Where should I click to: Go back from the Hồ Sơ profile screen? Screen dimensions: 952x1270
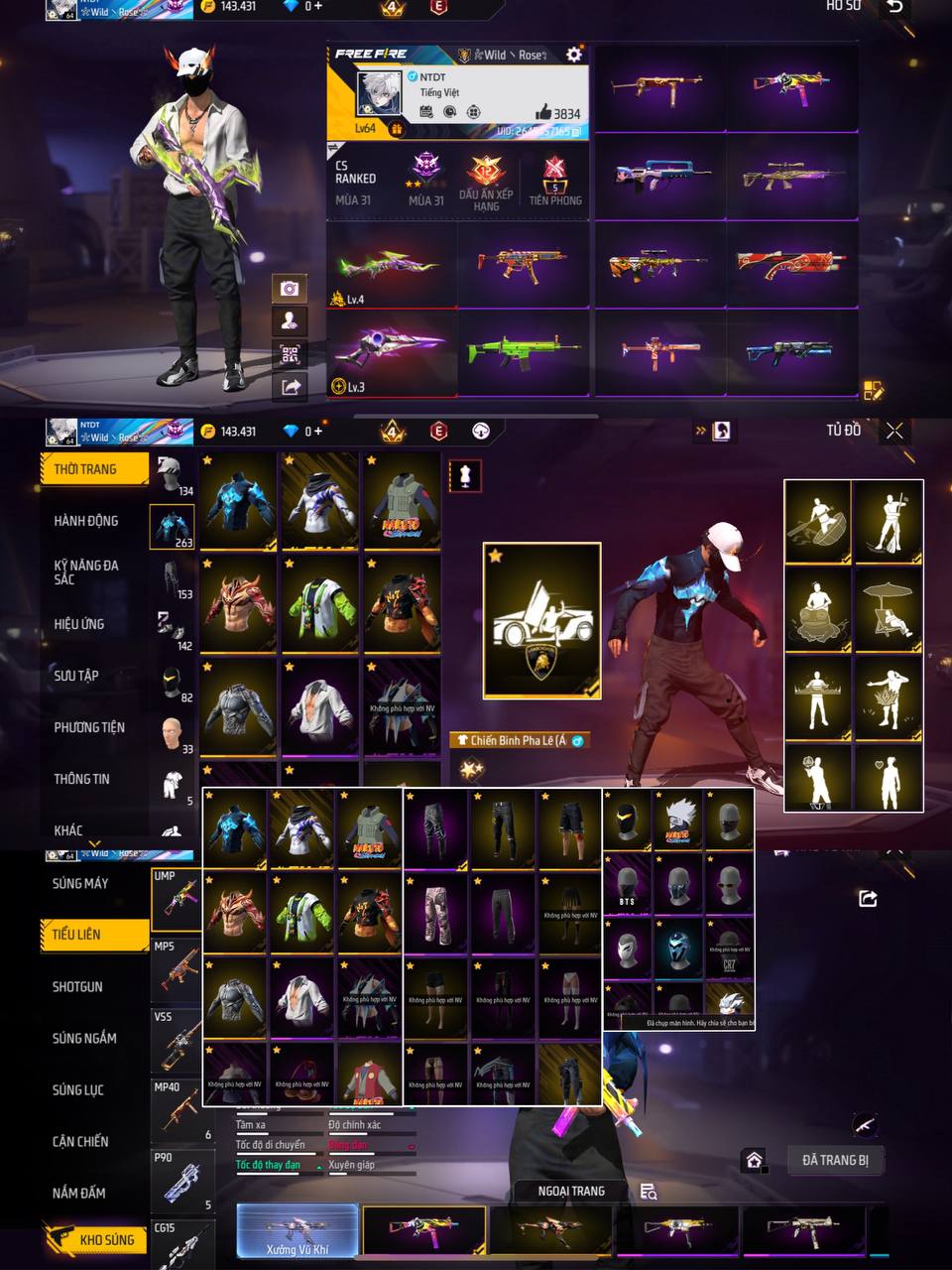894,8
